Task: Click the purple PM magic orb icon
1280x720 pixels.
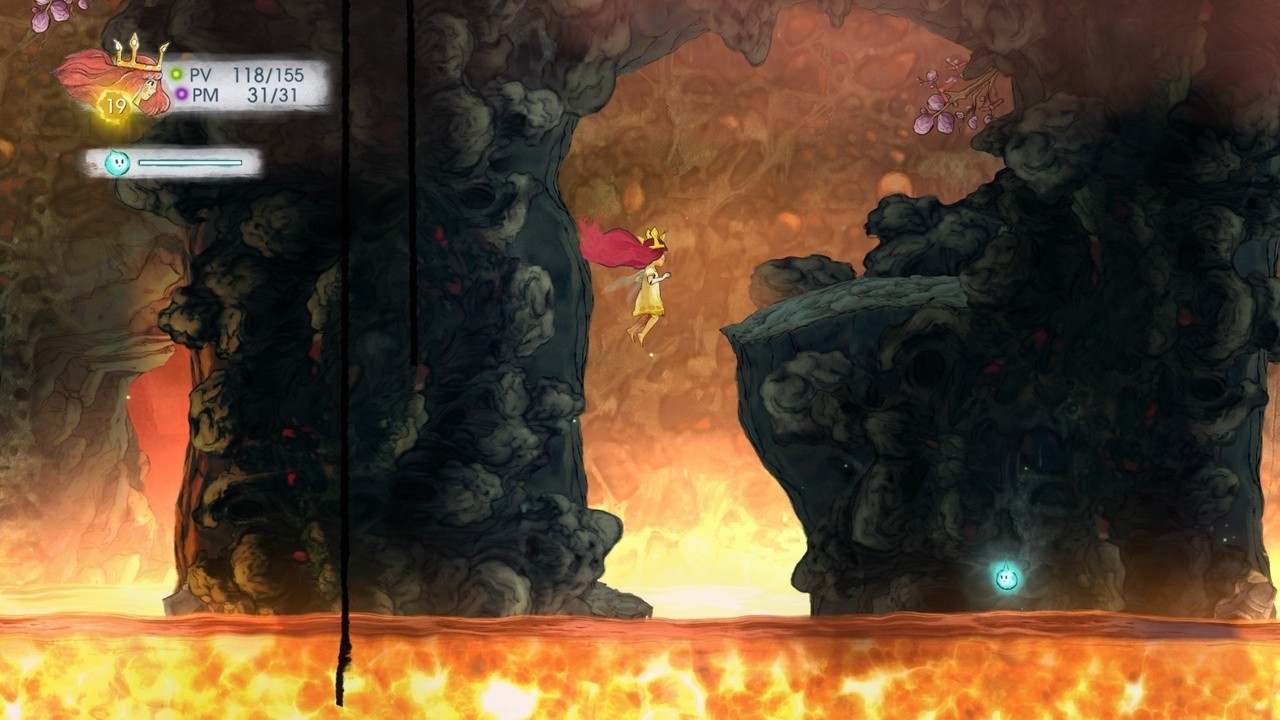Action: (180, 94)
